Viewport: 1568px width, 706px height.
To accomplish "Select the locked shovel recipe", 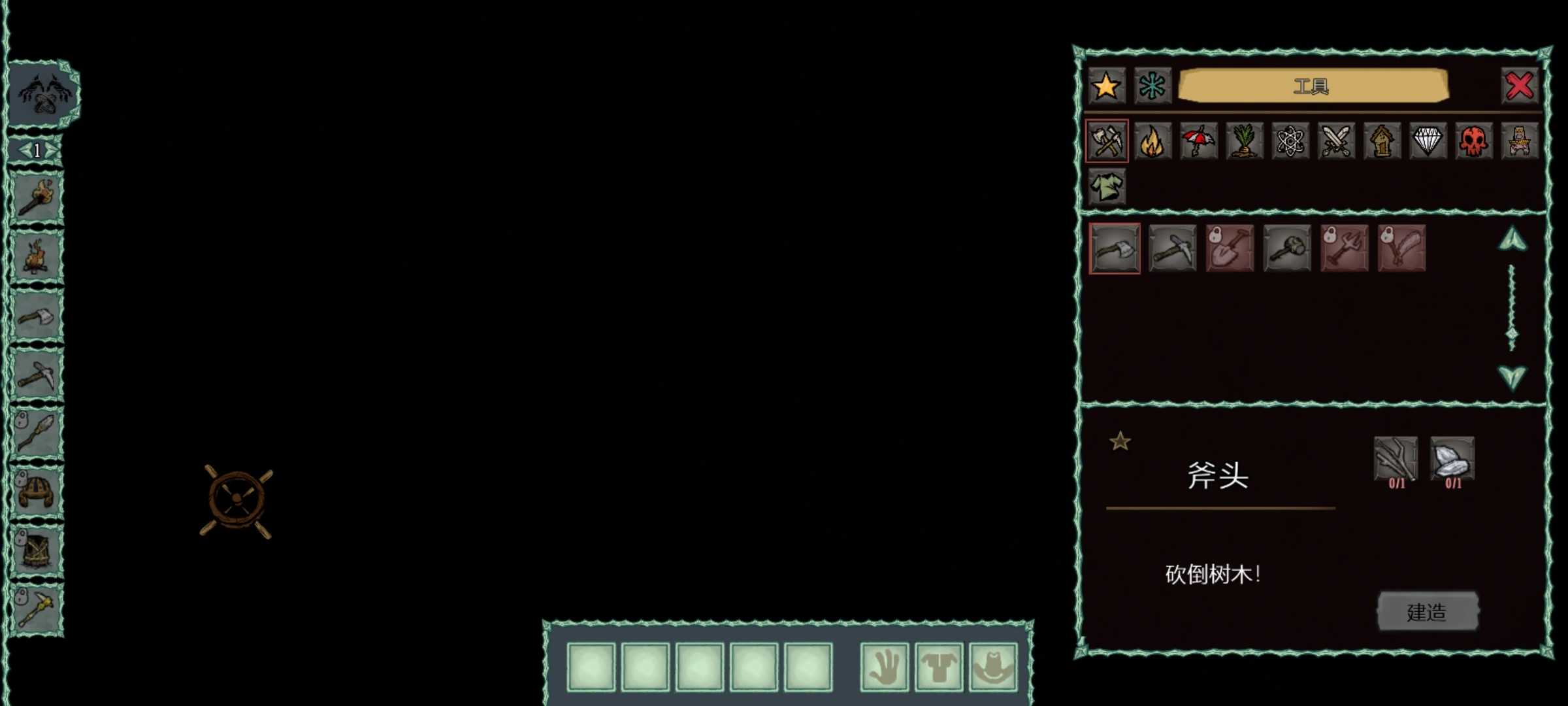I will coord(1230,248).
